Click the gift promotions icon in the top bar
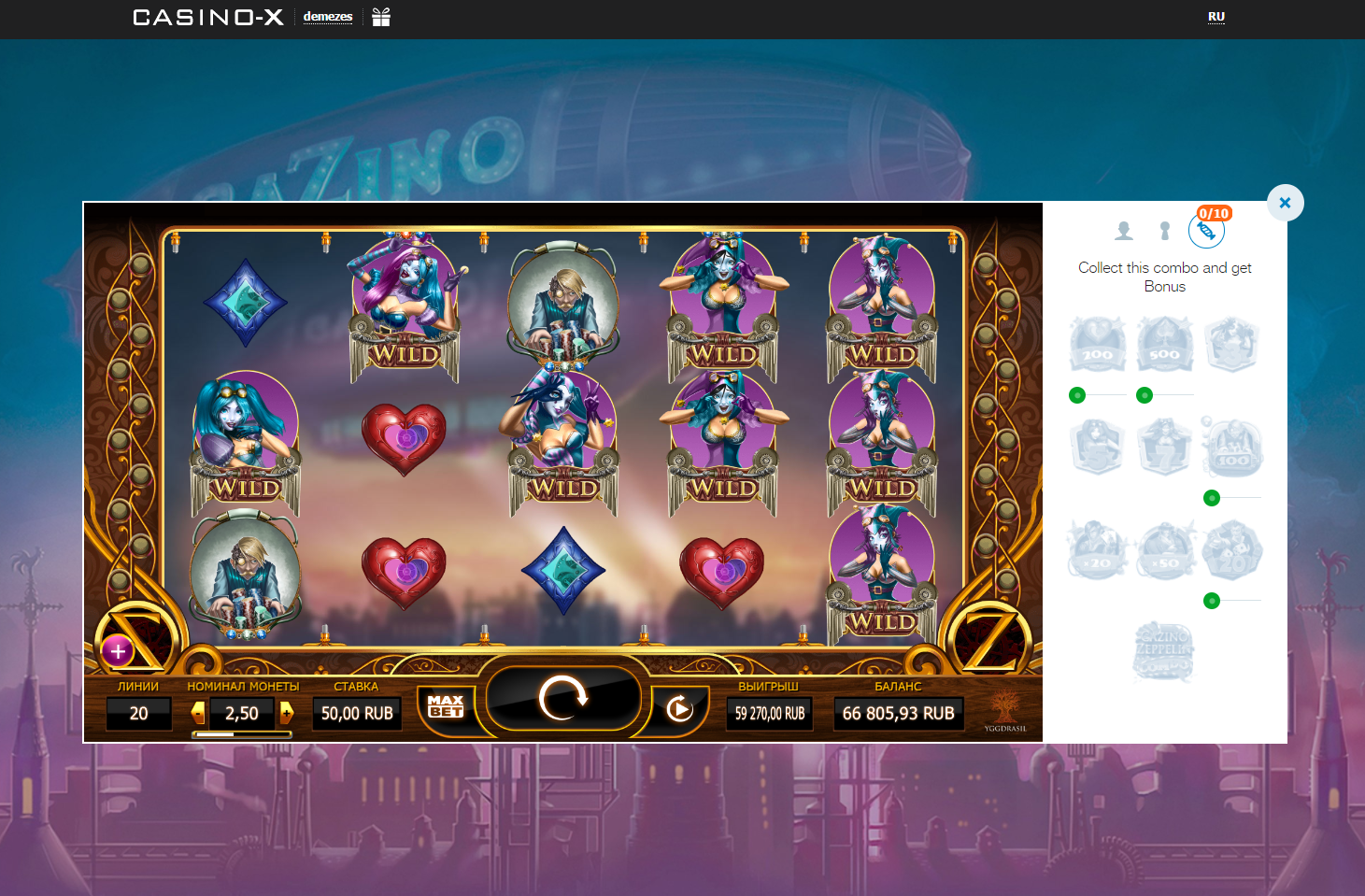 [x=378, y=16]
